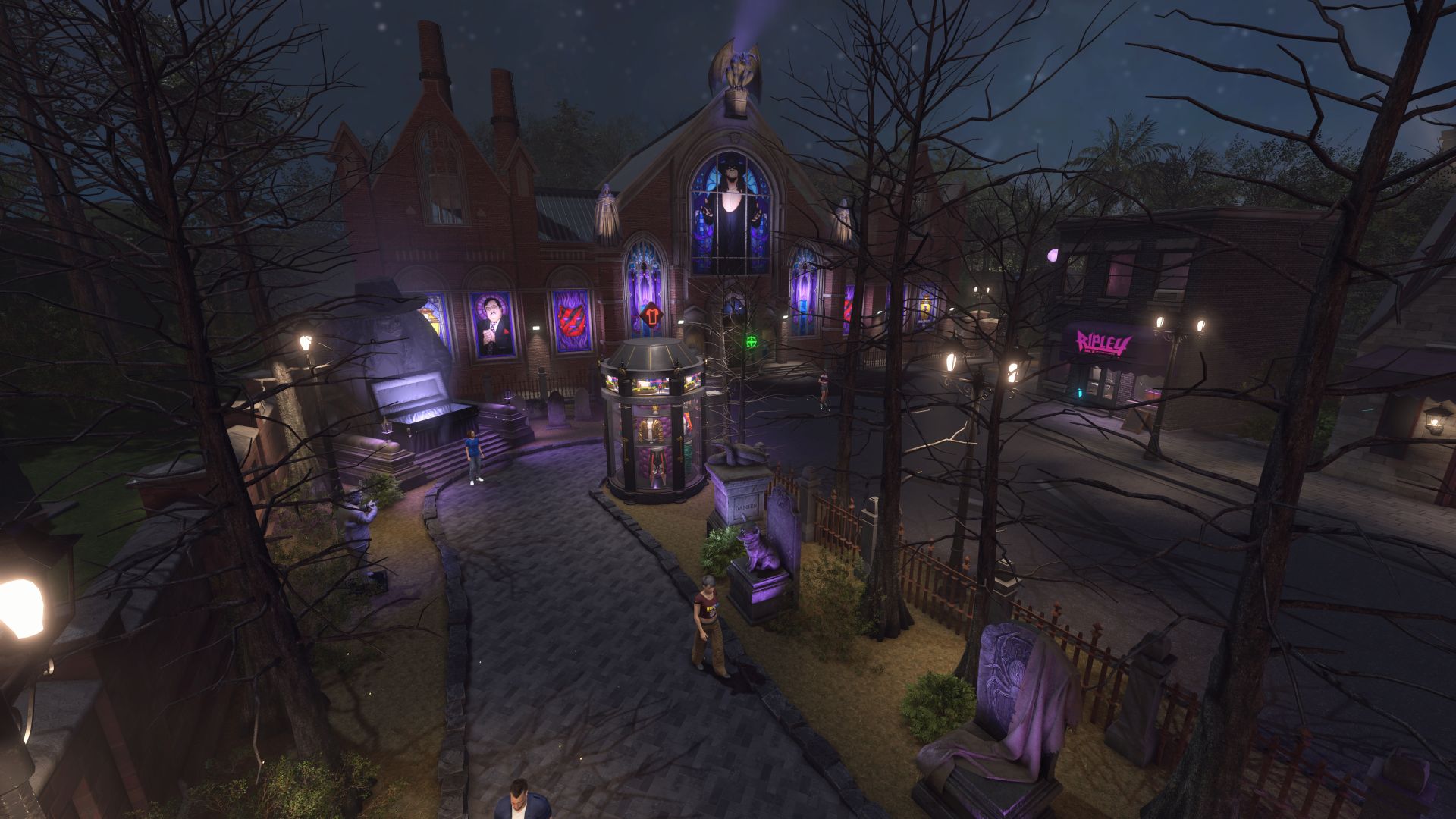1456x819 pixels.
Task: Select the red t-shirt shop marker
Action: coord(651,315)
